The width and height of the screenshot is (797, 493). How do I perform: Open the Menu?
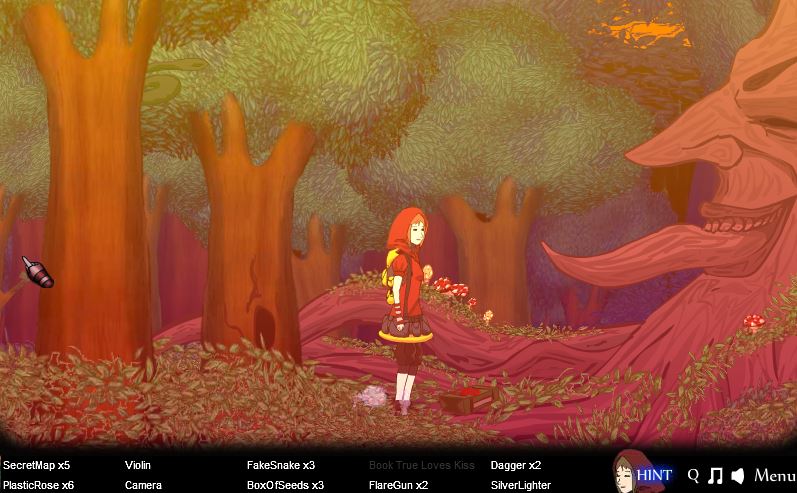click(775, 476)
